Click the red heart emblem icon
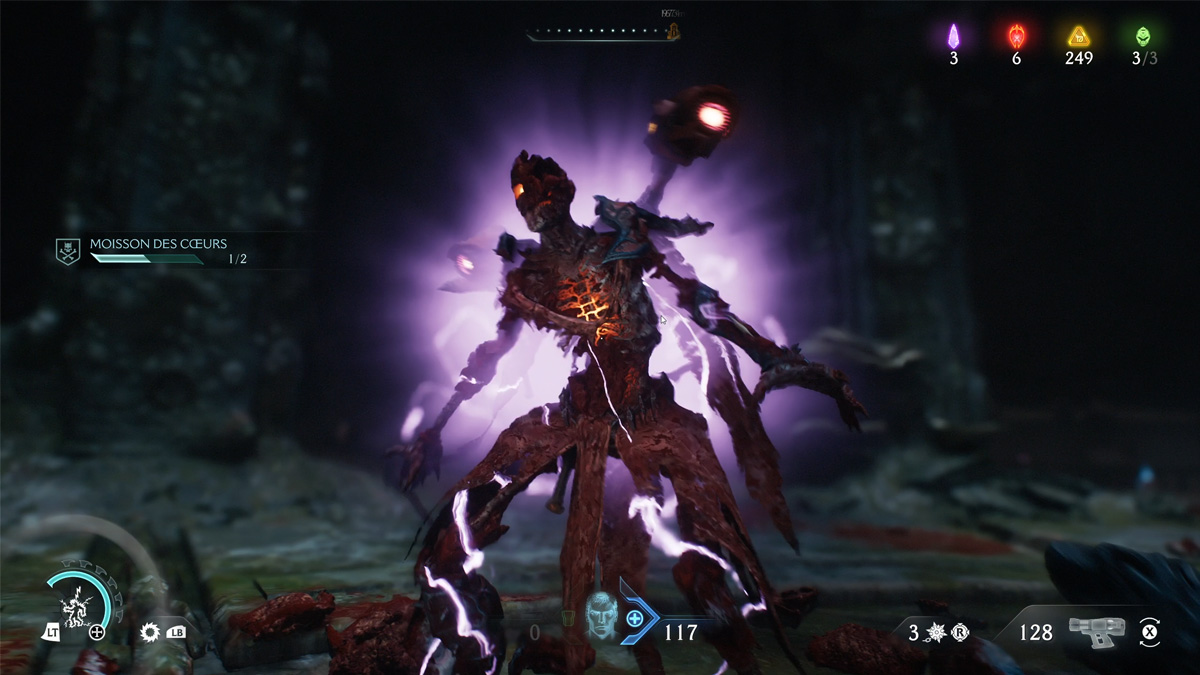 point(1016,36)
